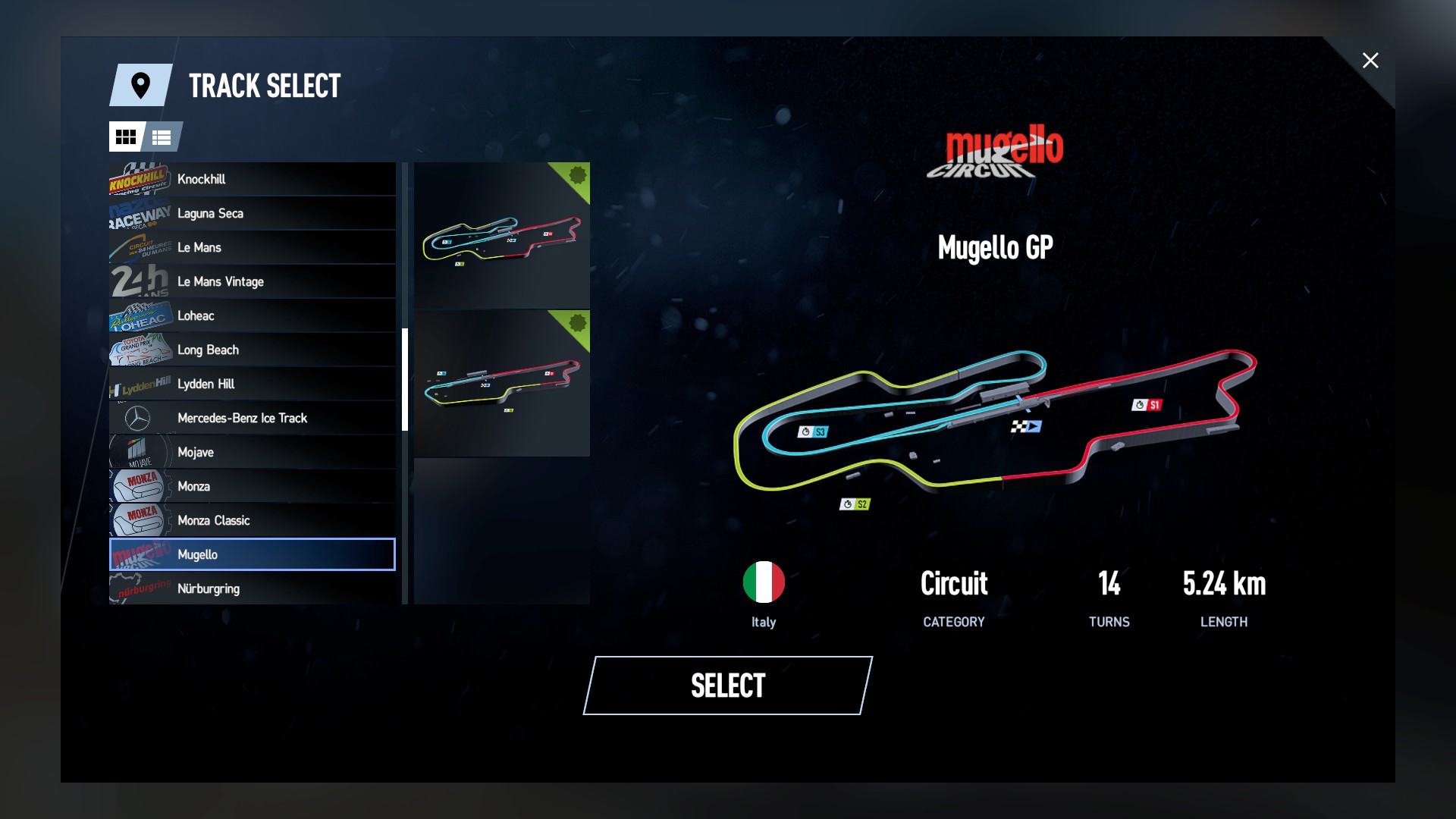
Task: Select Le Mans Vintage from the track list
Action: (x=250, y=281)
